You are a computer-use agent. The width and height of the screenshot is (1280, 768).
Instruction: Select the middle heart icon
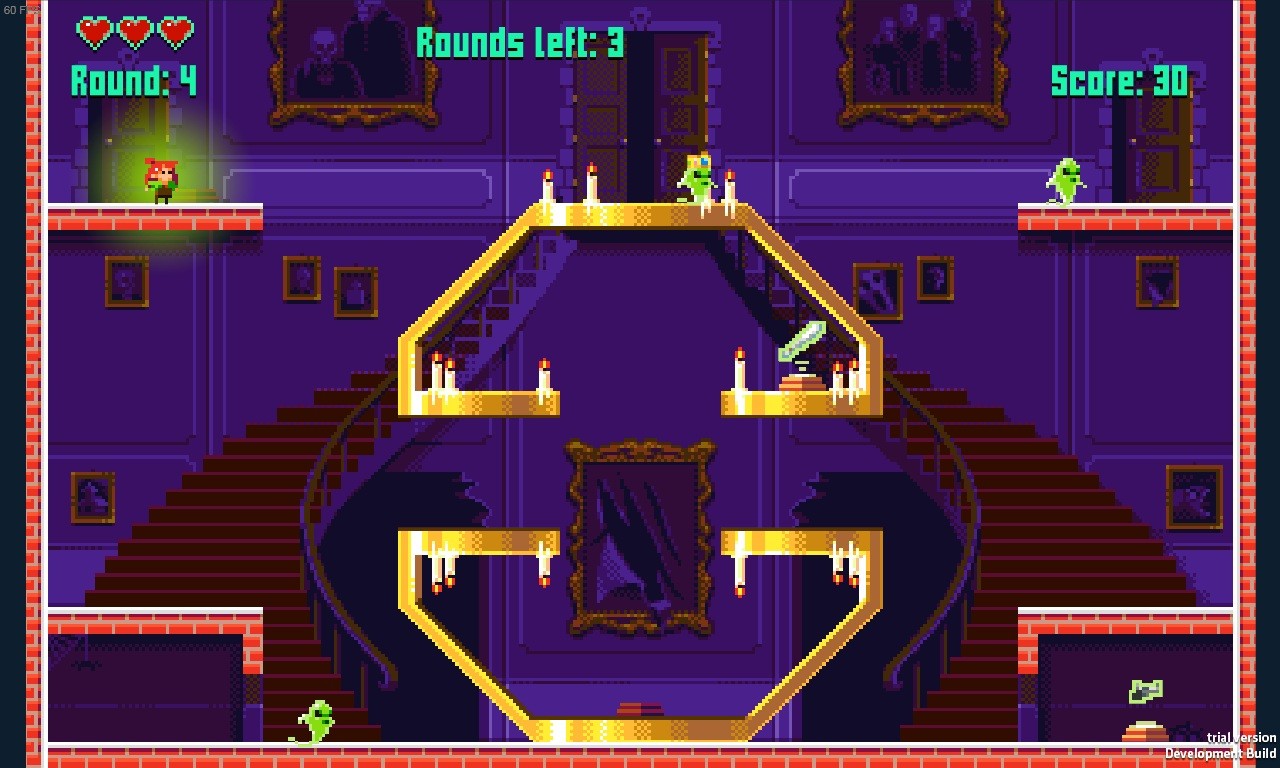coord(134,30)
